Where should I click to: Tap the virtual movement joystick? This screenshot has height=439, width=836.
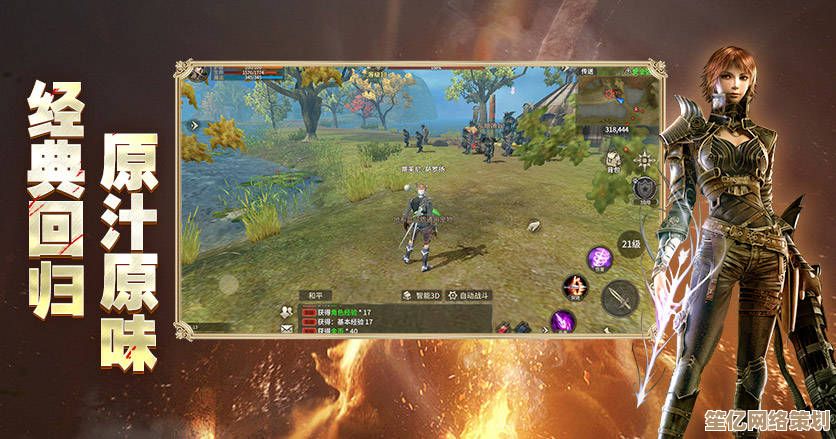[229, 284]
